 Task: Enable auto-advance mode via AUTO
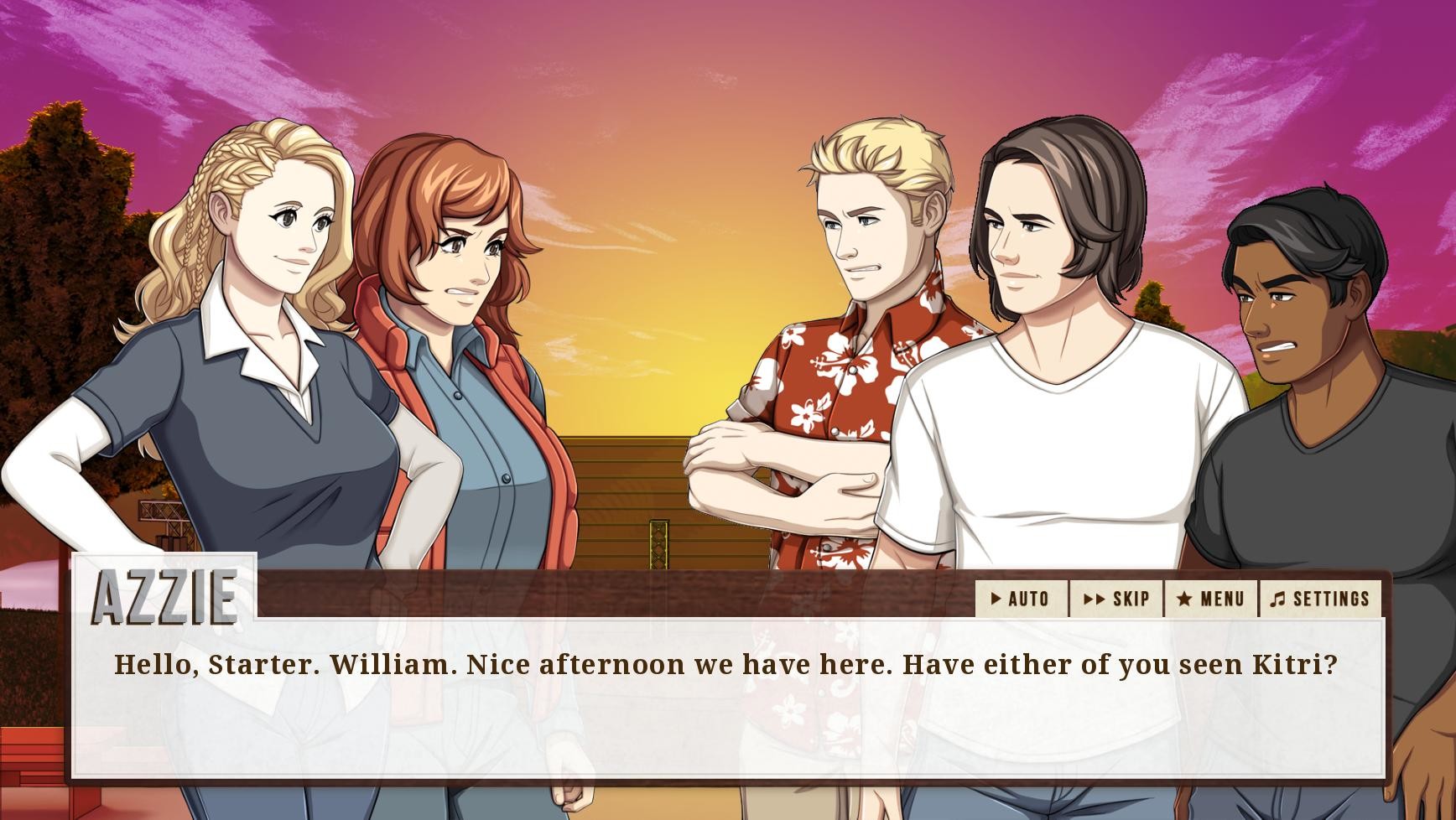coord(1025,599)
